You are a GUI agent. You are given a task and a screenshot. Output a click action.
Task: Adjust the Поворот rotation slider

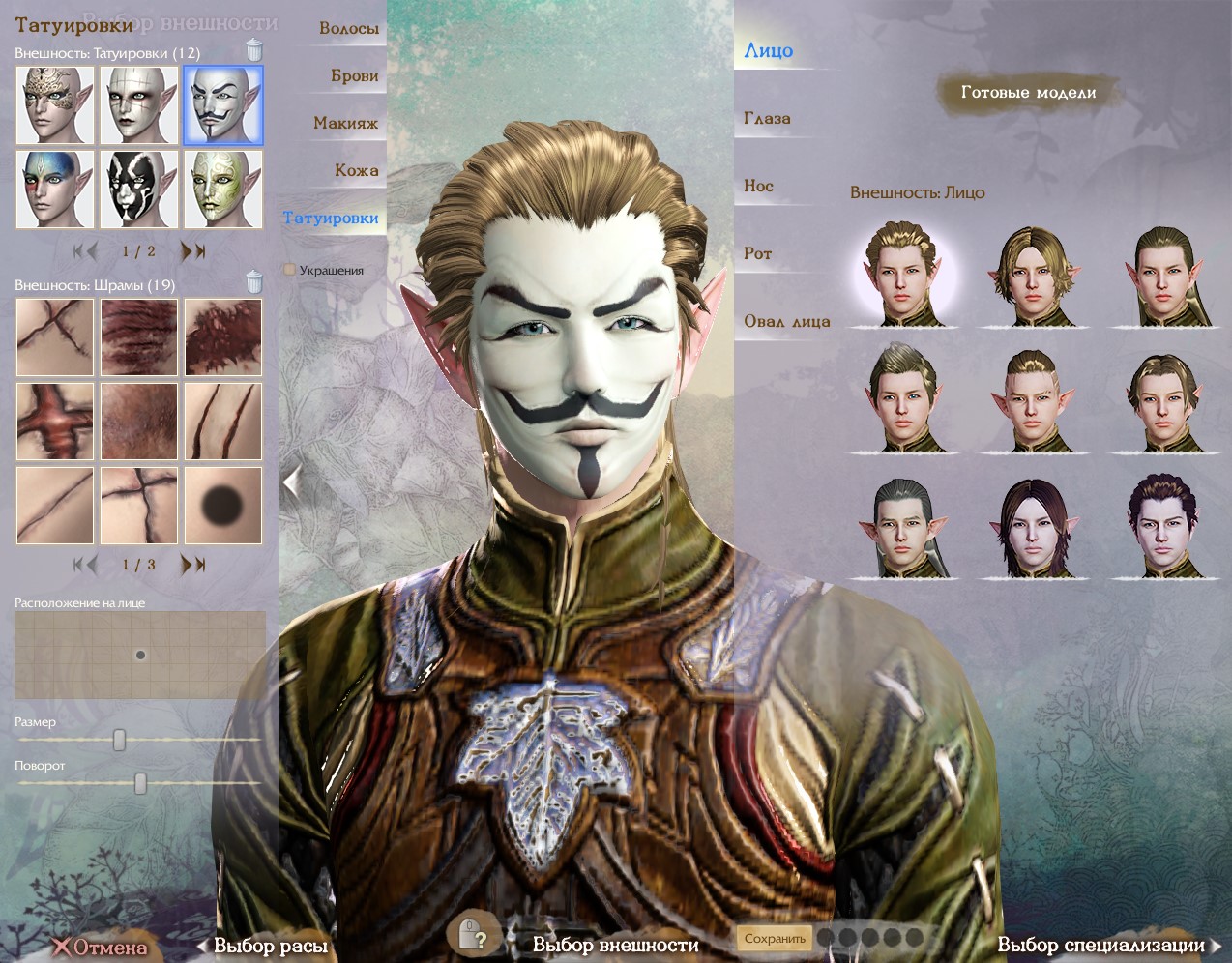pyautogui.click(x=140, y=783)
